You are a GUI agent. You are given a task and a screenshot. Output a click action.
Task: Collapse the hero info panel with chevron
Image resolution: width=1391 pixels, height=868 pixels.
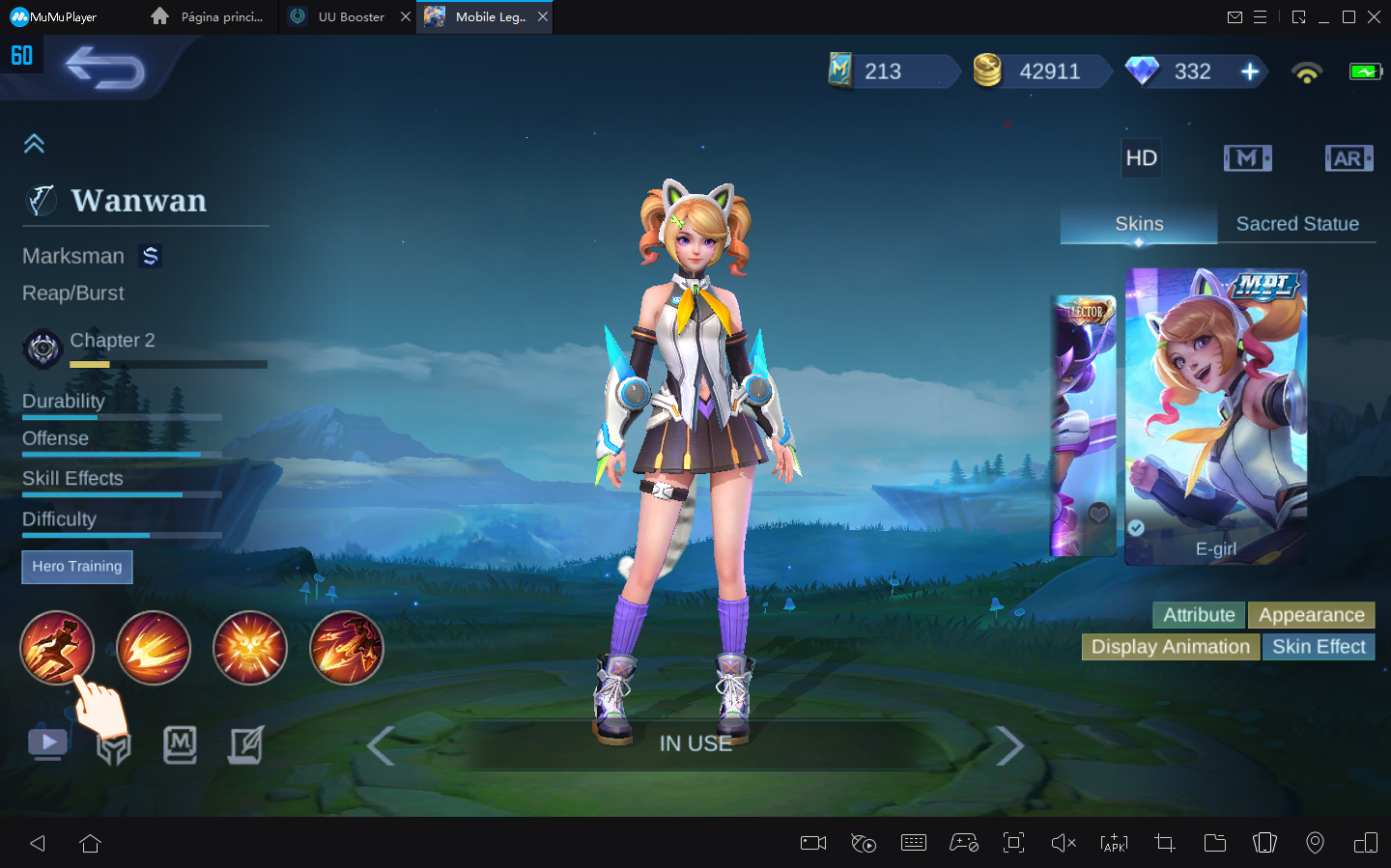(34, 142)
